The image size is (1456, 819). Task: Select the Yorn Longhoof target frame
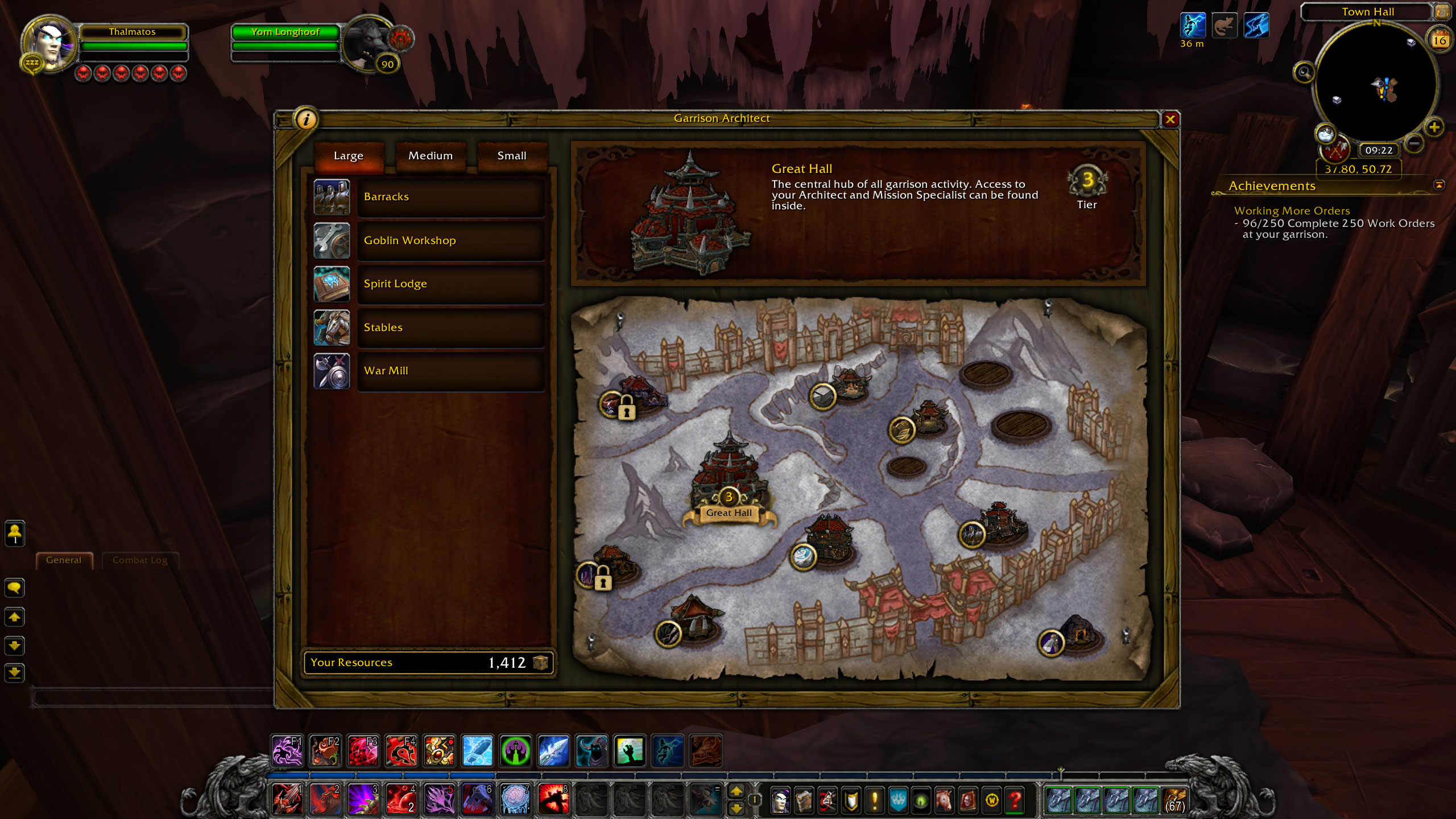(x=286, y=32)
